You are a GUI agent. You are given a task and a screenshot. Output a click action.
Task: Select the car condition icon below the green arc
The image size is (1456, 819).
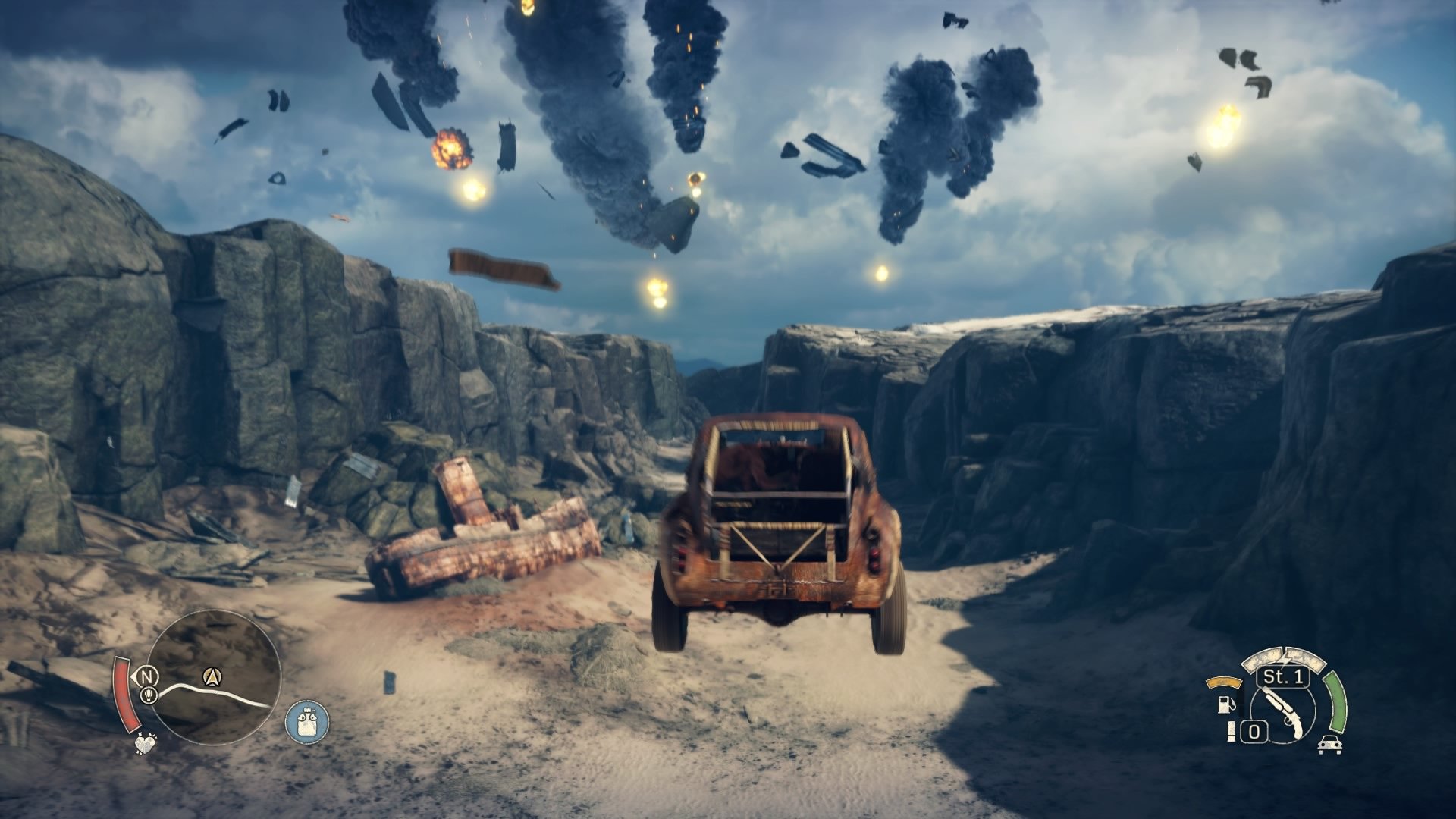click(x=1330, y=745)
